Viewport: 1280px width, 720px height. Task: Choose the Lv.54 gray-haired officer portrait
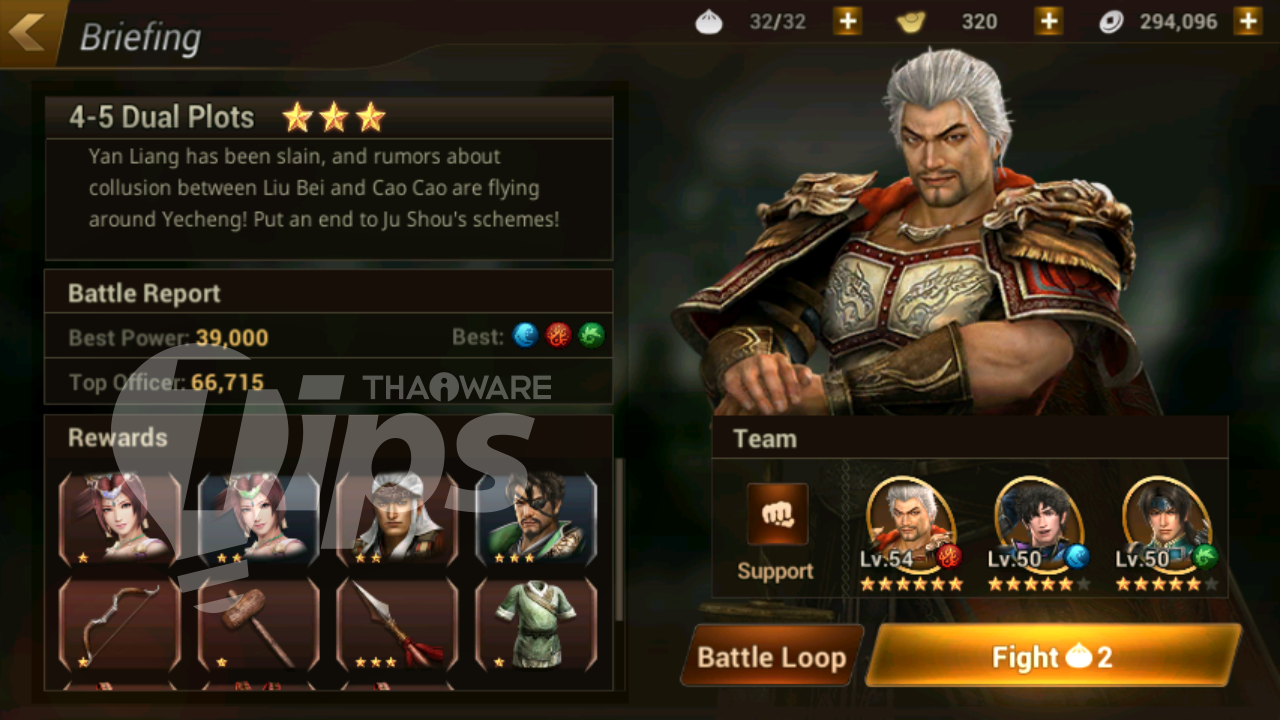tap(910, 525)
